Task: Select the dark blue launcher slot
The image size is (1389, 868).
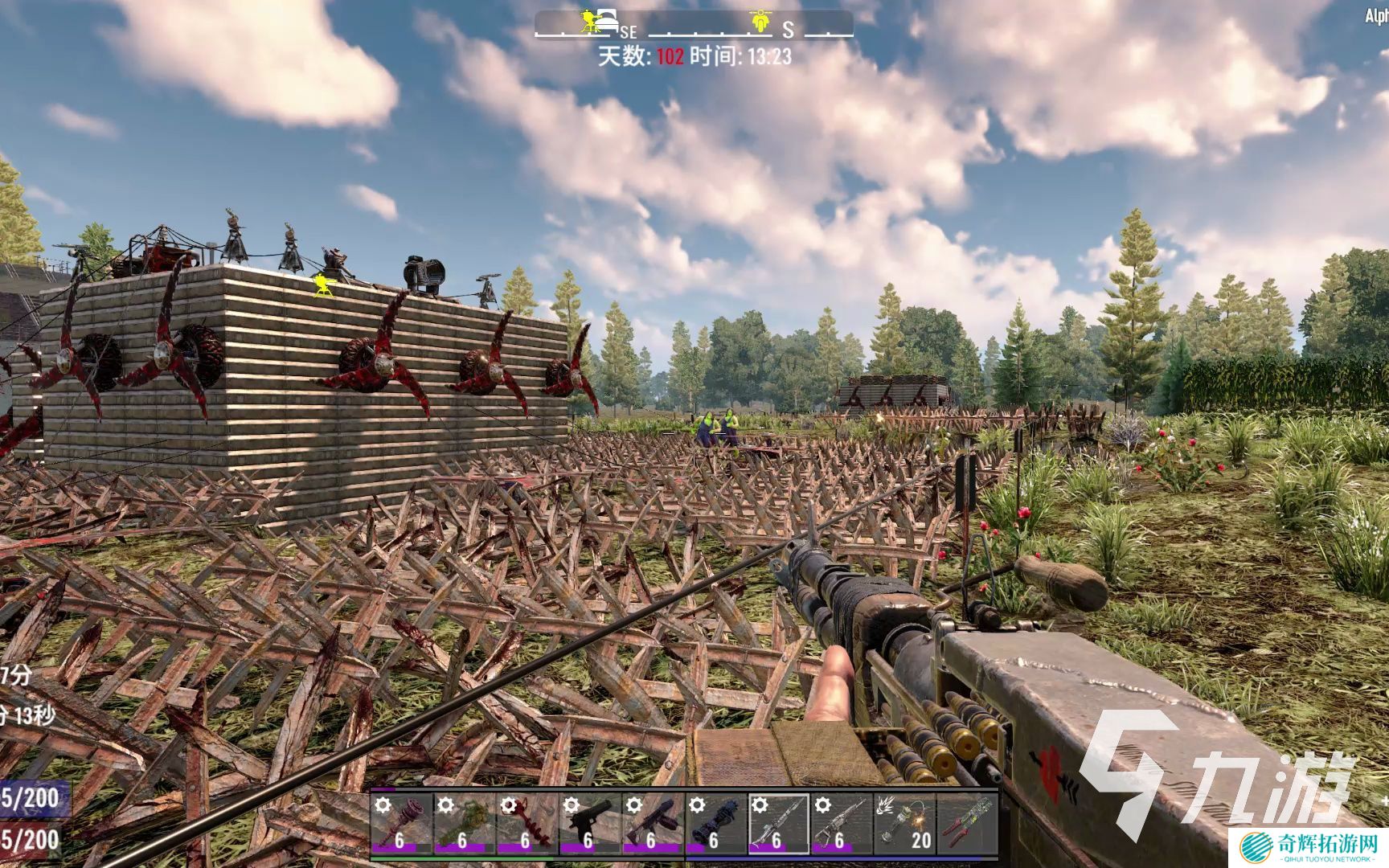Action: coord(715,823)
